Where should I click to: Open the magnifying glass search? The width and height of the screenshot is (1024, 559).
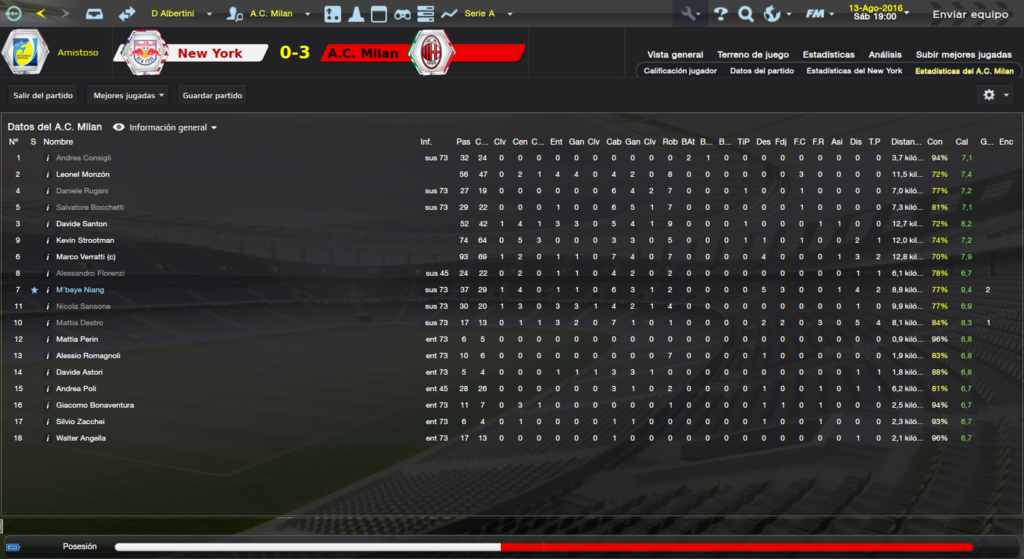tap(745, 14)
